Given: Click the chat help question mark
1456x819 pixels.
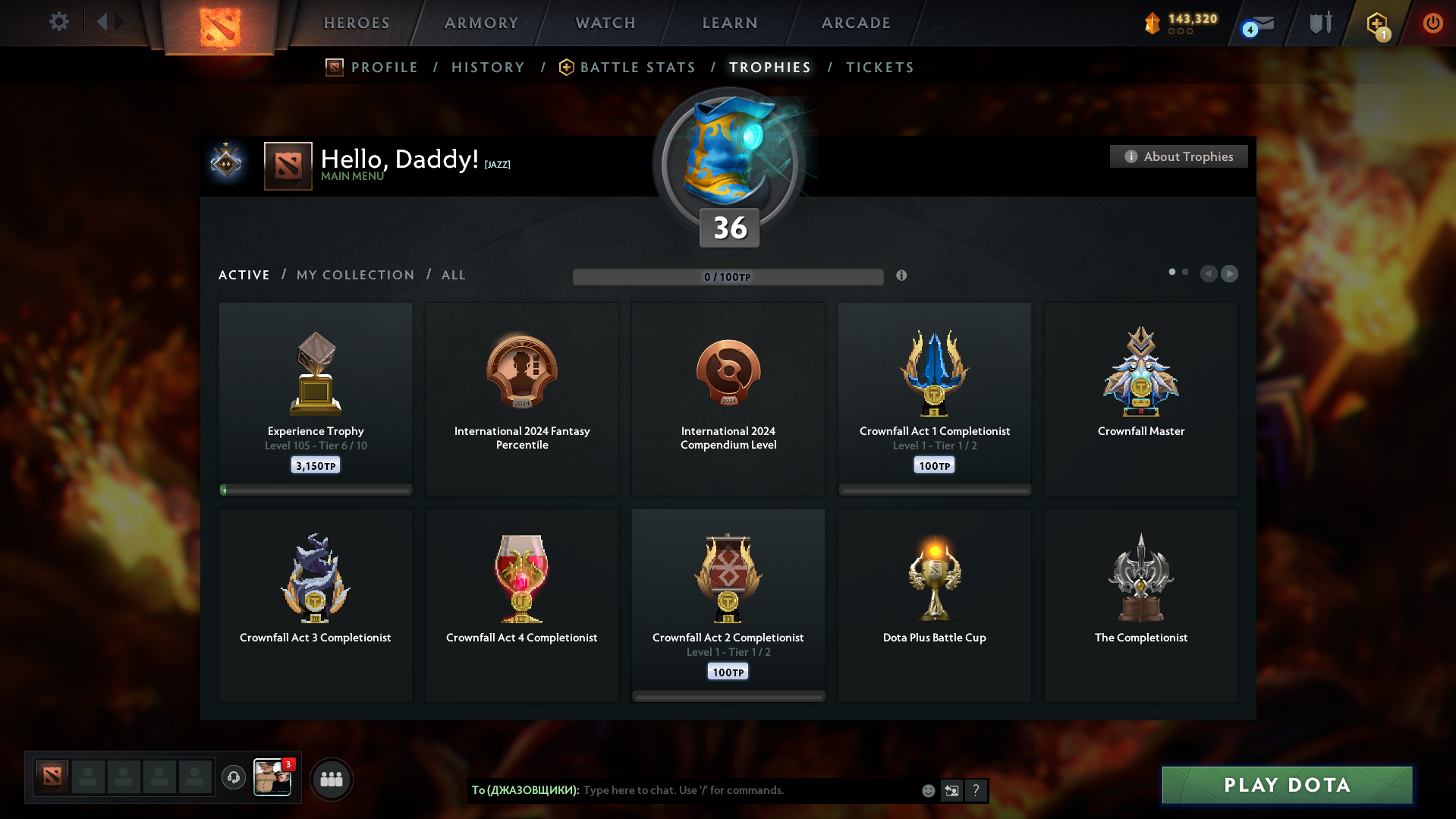Looking at the screenshot, I should pyautogui.click(x=976, y=790).
